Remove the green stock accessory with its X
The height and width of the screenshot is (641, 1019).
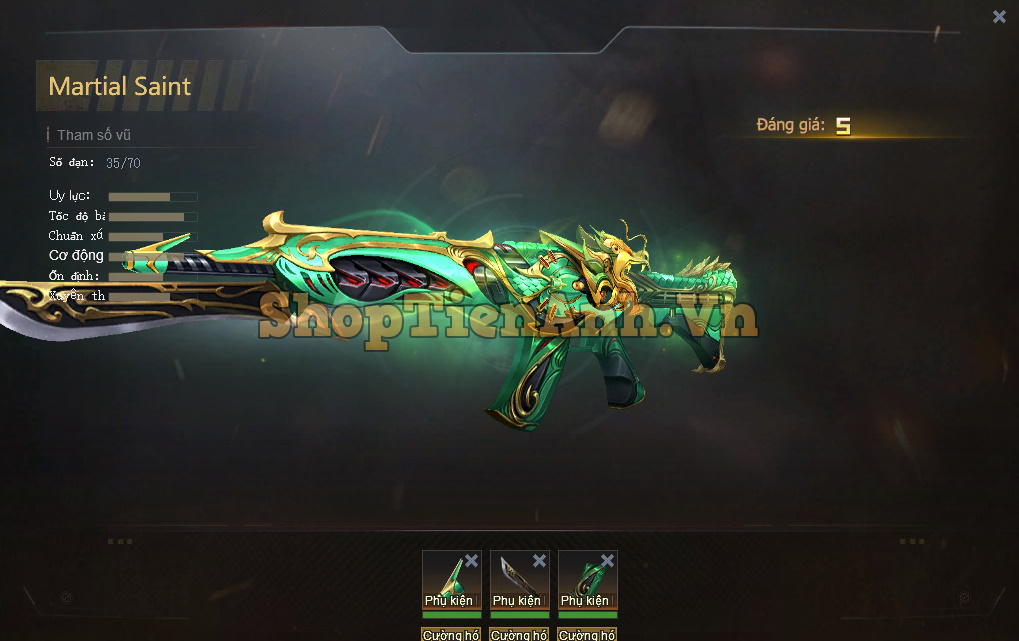click(608, 561)
